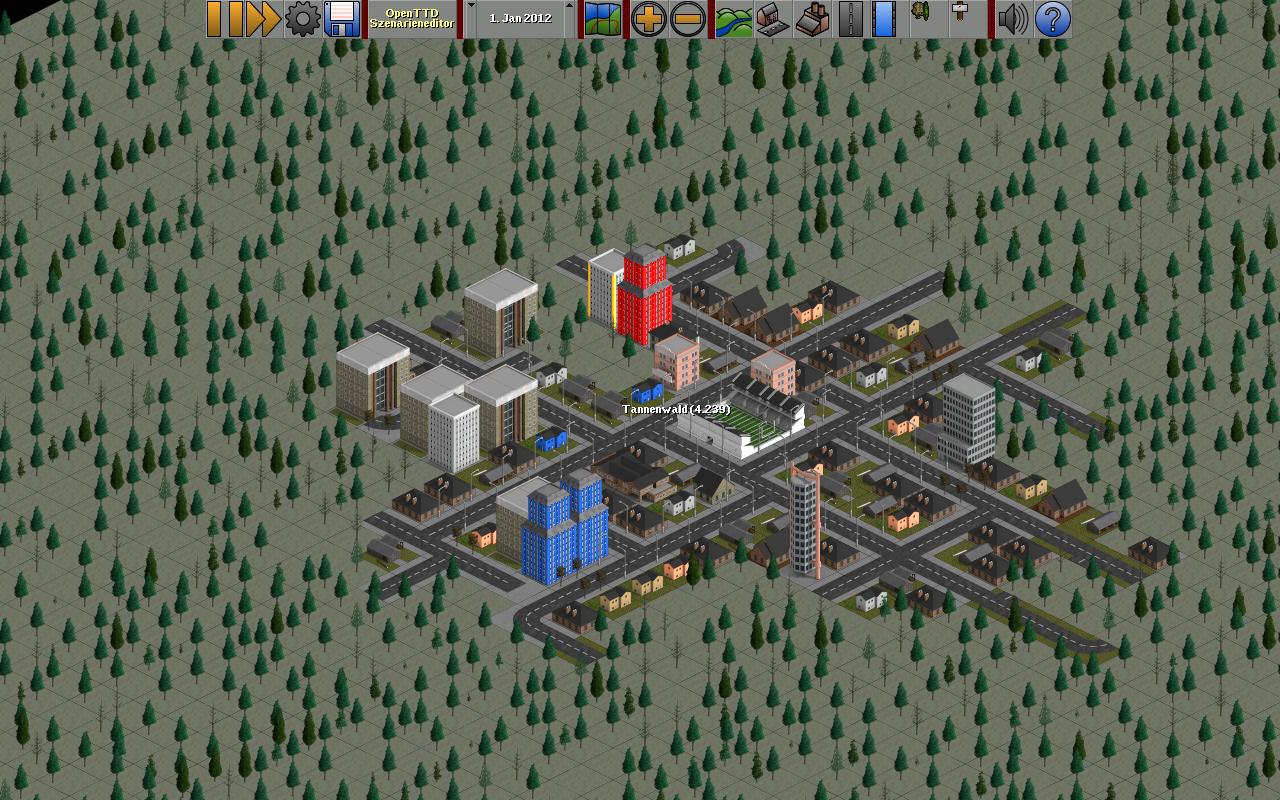Zoom out with the minus button
Image resolution: width=1280 pixels, height=800 pixels.
pyautogui.click(x=687, y=19)
